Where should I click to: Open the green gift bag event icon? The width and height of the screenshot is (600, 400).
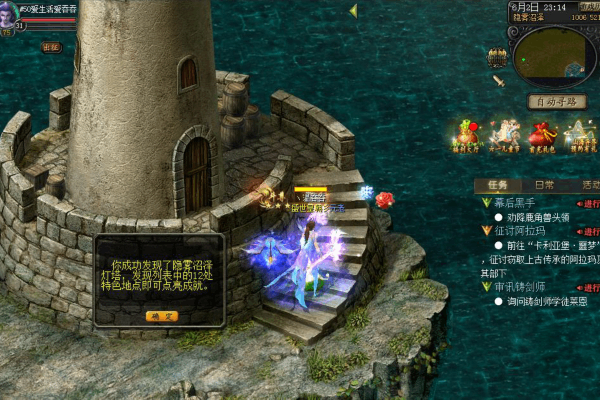(x=466, y=134)
